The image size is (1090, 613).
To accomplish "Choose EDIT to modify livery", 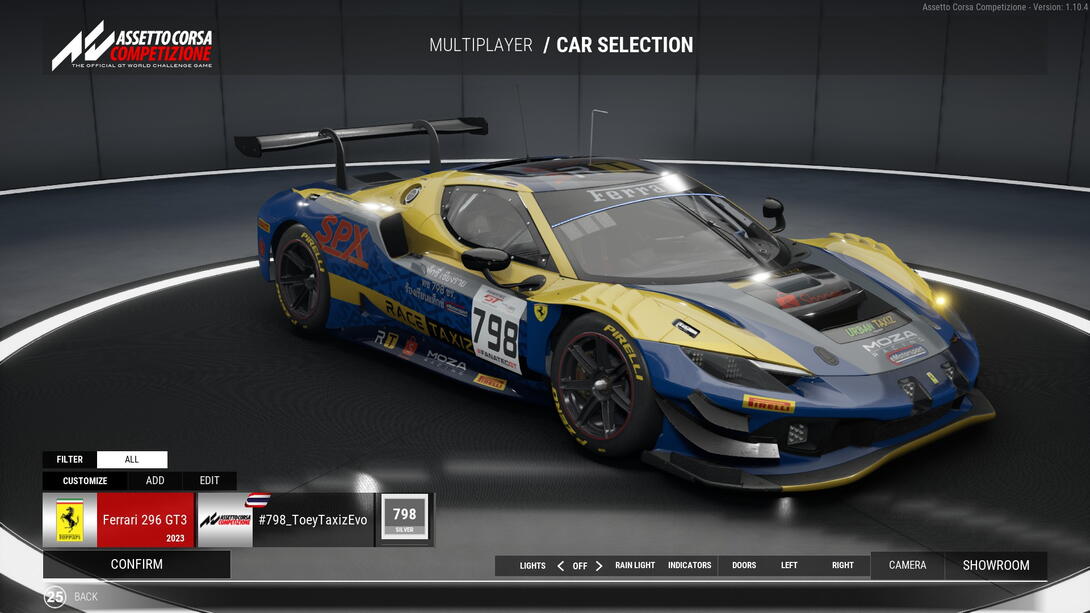I will point(209,481).
